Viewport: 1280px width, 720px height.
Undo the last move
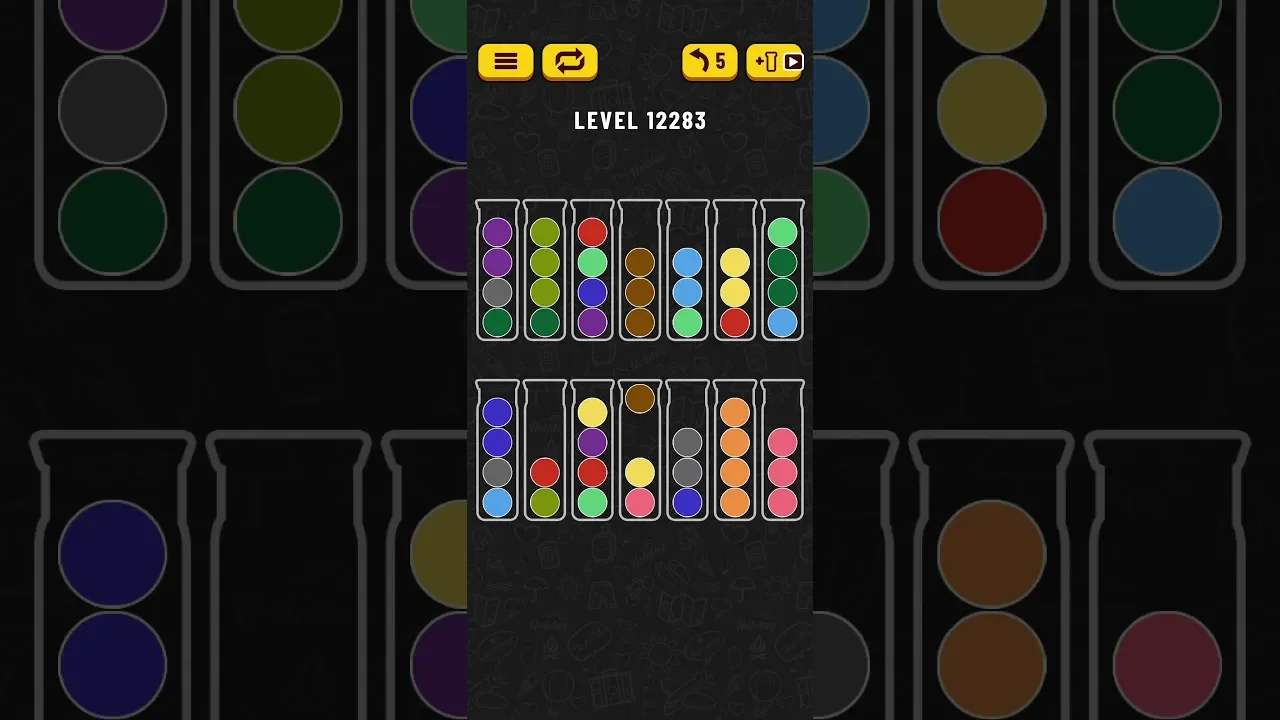(709, 62)
